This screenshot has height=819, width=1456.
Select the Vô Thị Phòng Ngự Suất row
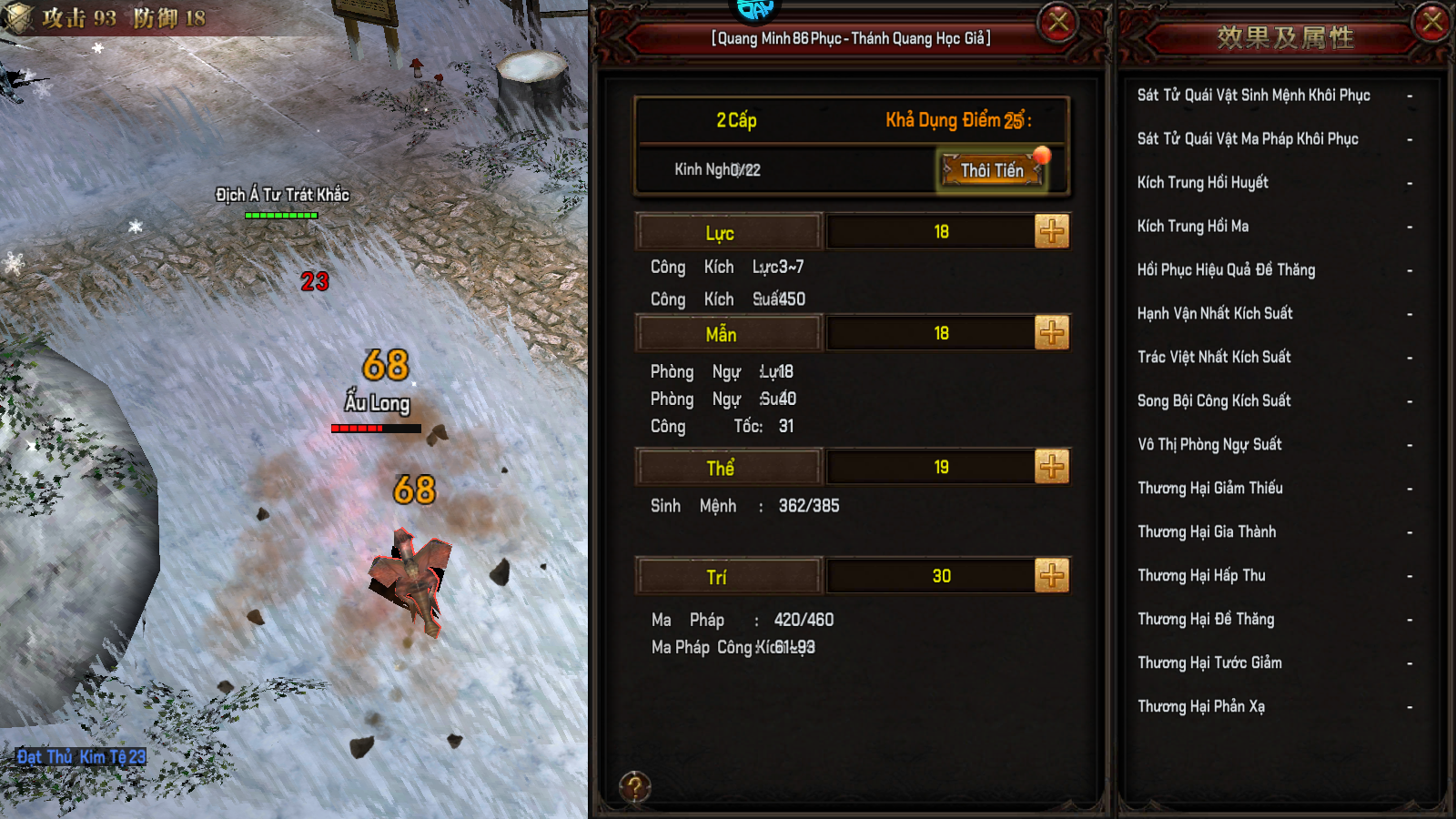point(1274,445)
